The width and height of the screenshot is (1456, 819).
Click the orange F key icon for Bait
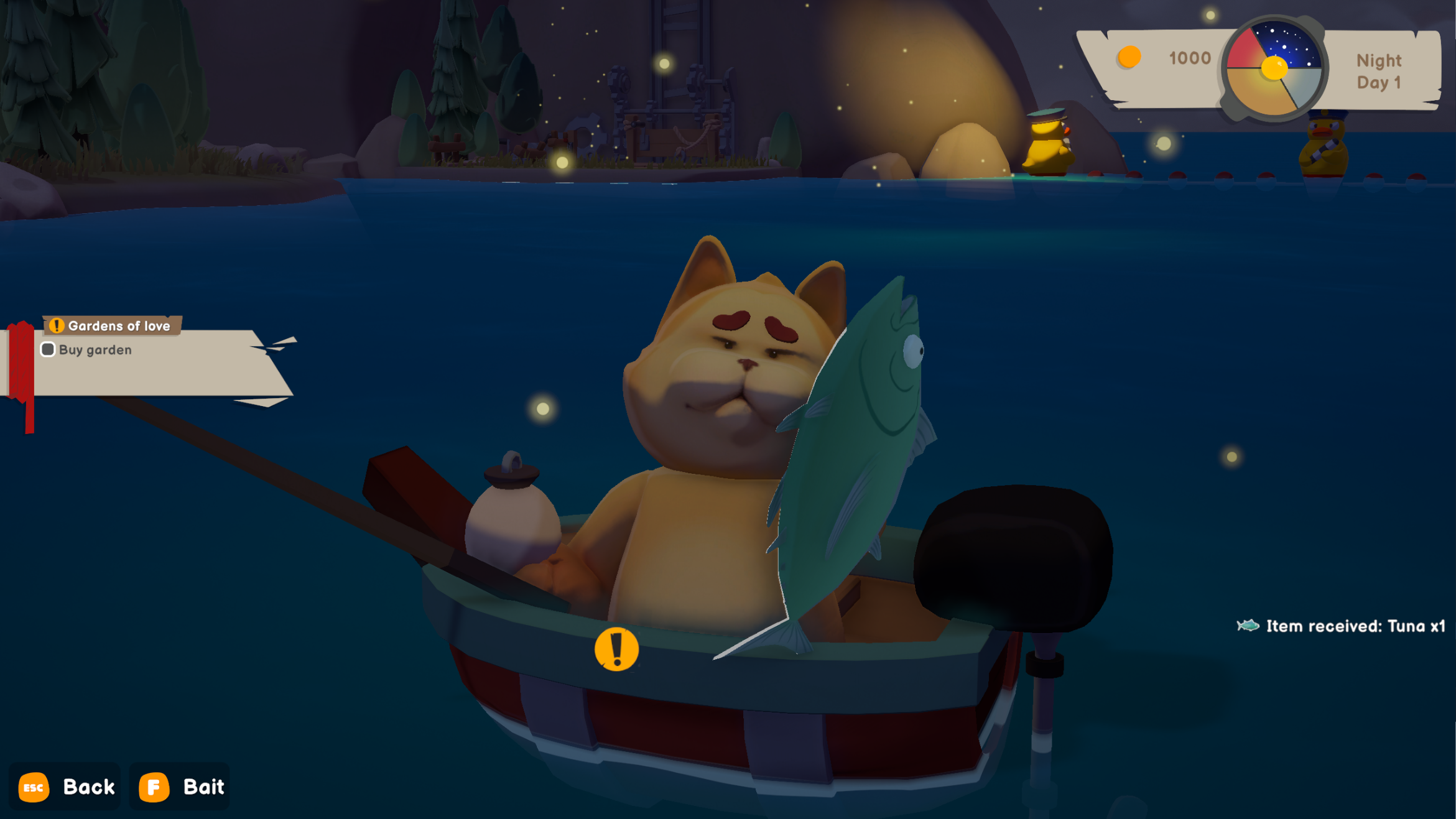(x=154, y=787)
